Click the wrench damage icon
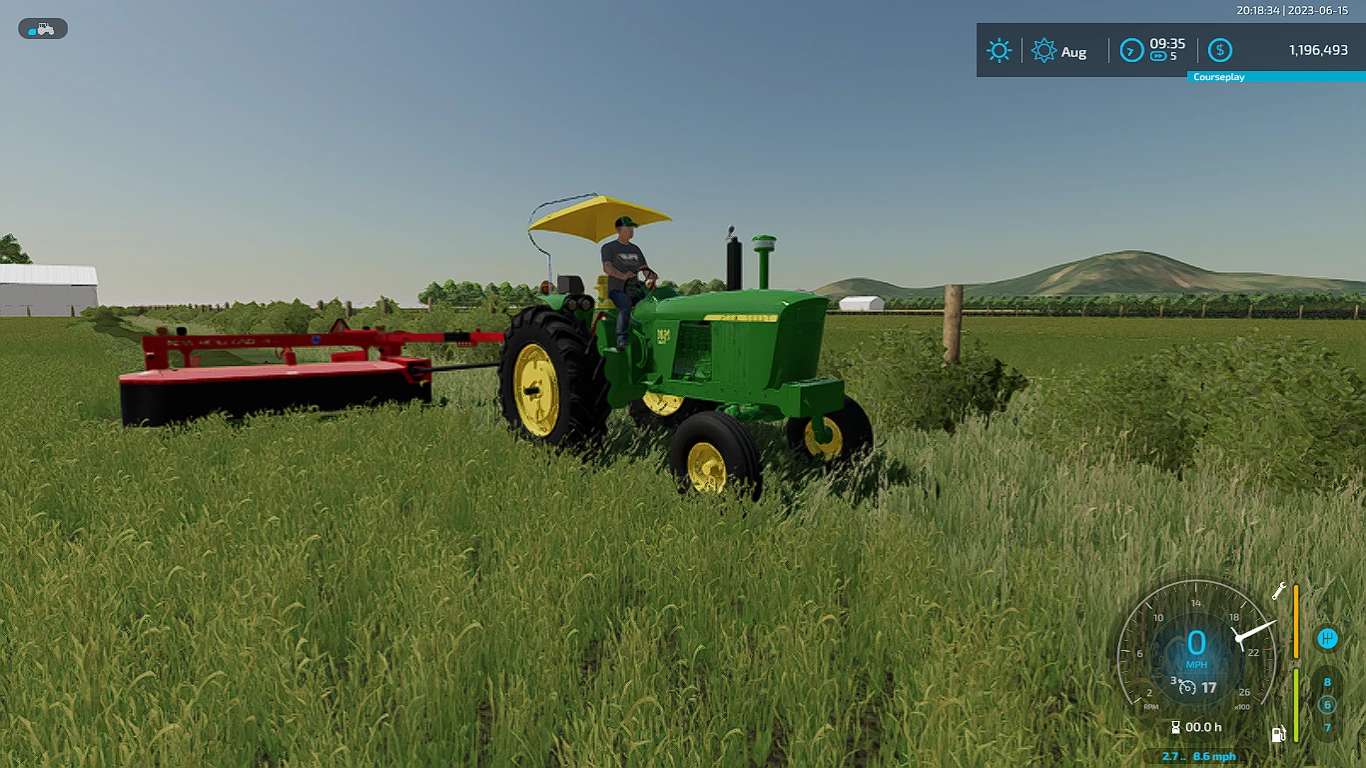Image resolution: width=1366 pixels, height=768 pixels. 1279,591
